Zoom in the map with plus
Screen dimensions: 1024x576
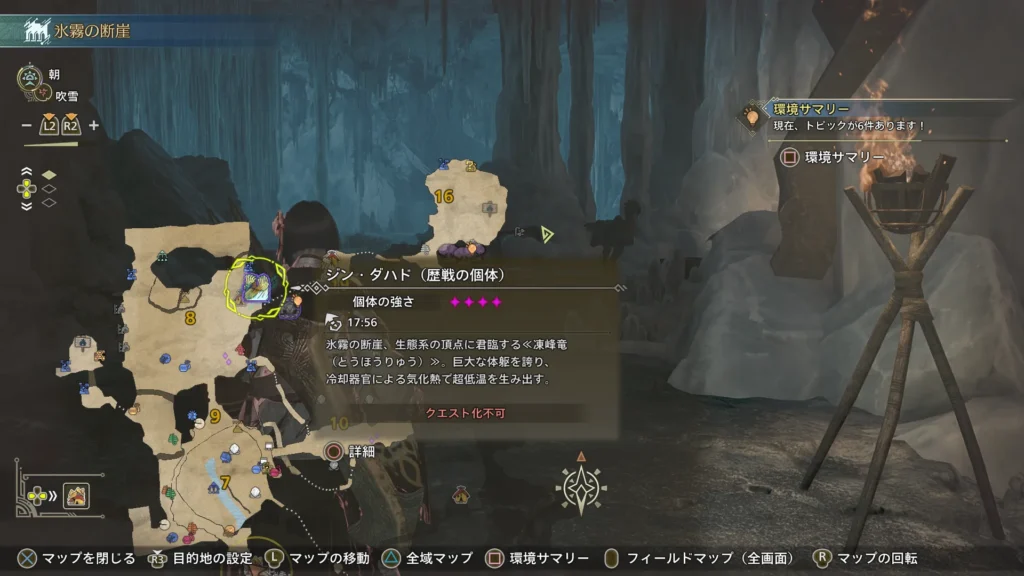(x=94, y=126)
